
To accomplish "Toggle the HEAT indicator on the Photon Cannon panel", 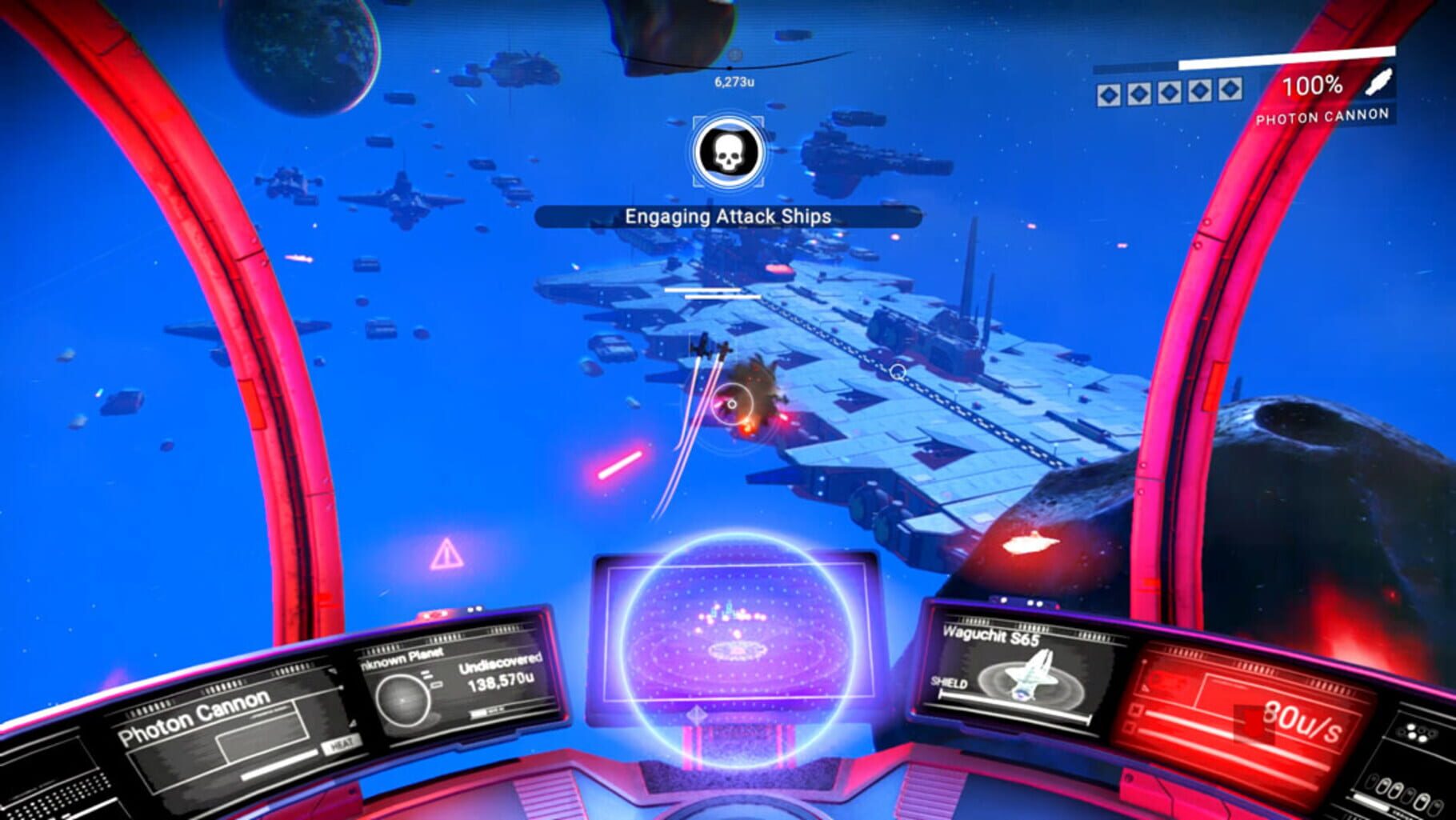I will [341, 745].
